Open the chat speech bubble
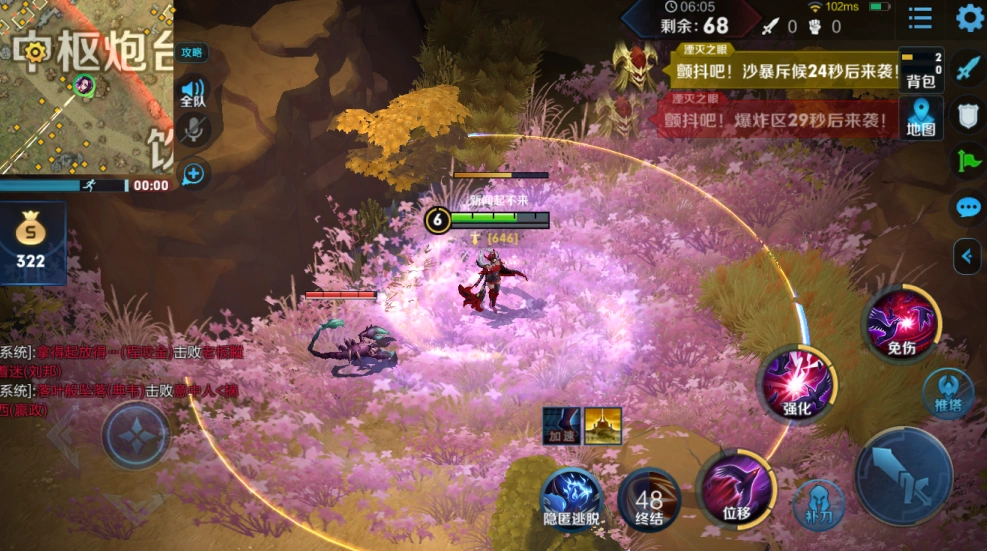The width and height of the screenshot is (987, 551). coord(967,208)
